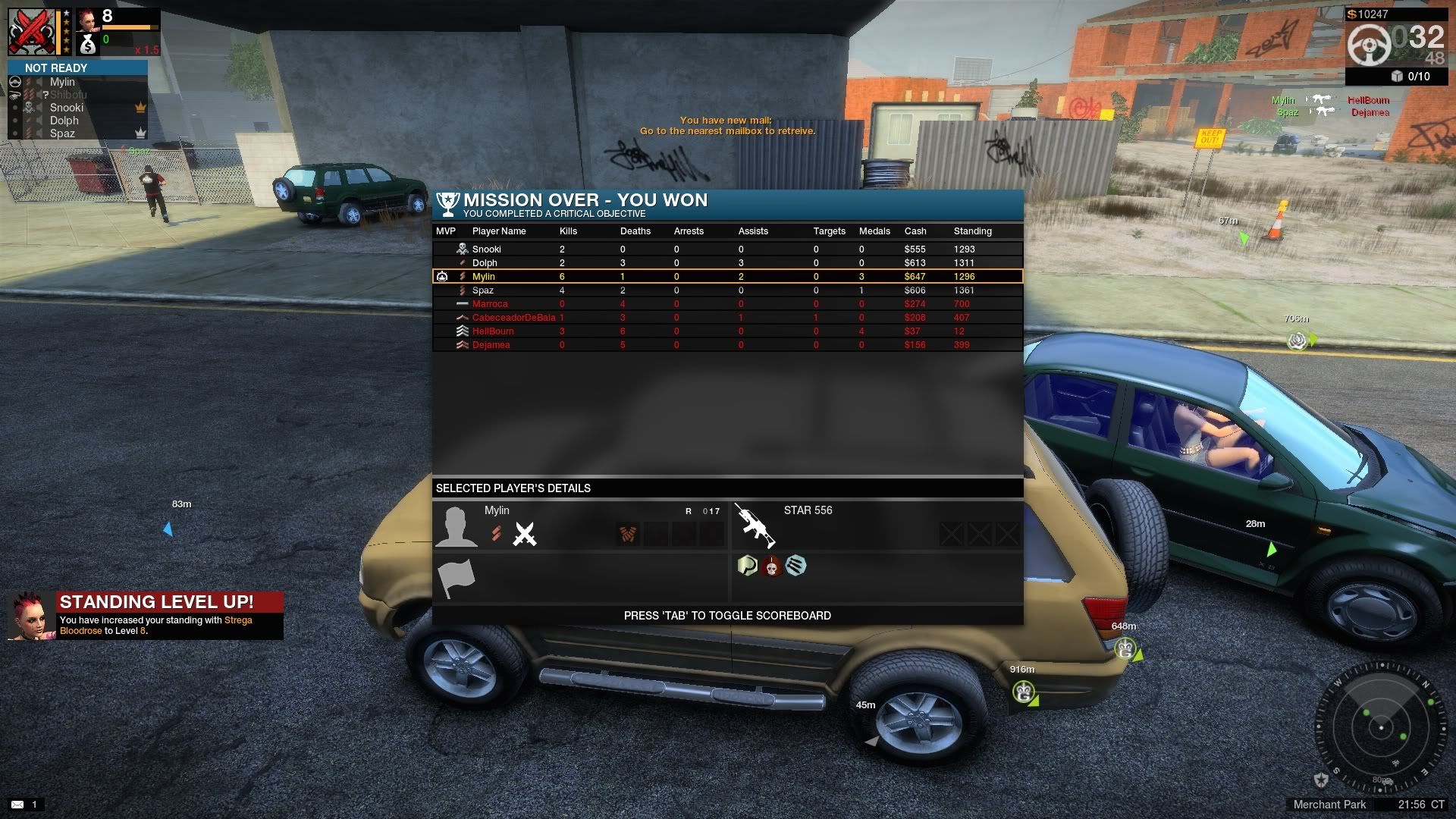Image resolution: width=1456 pixels, height=819 pixels.
Task: Click the skull modification icon
Action: (x=772, y=566)
